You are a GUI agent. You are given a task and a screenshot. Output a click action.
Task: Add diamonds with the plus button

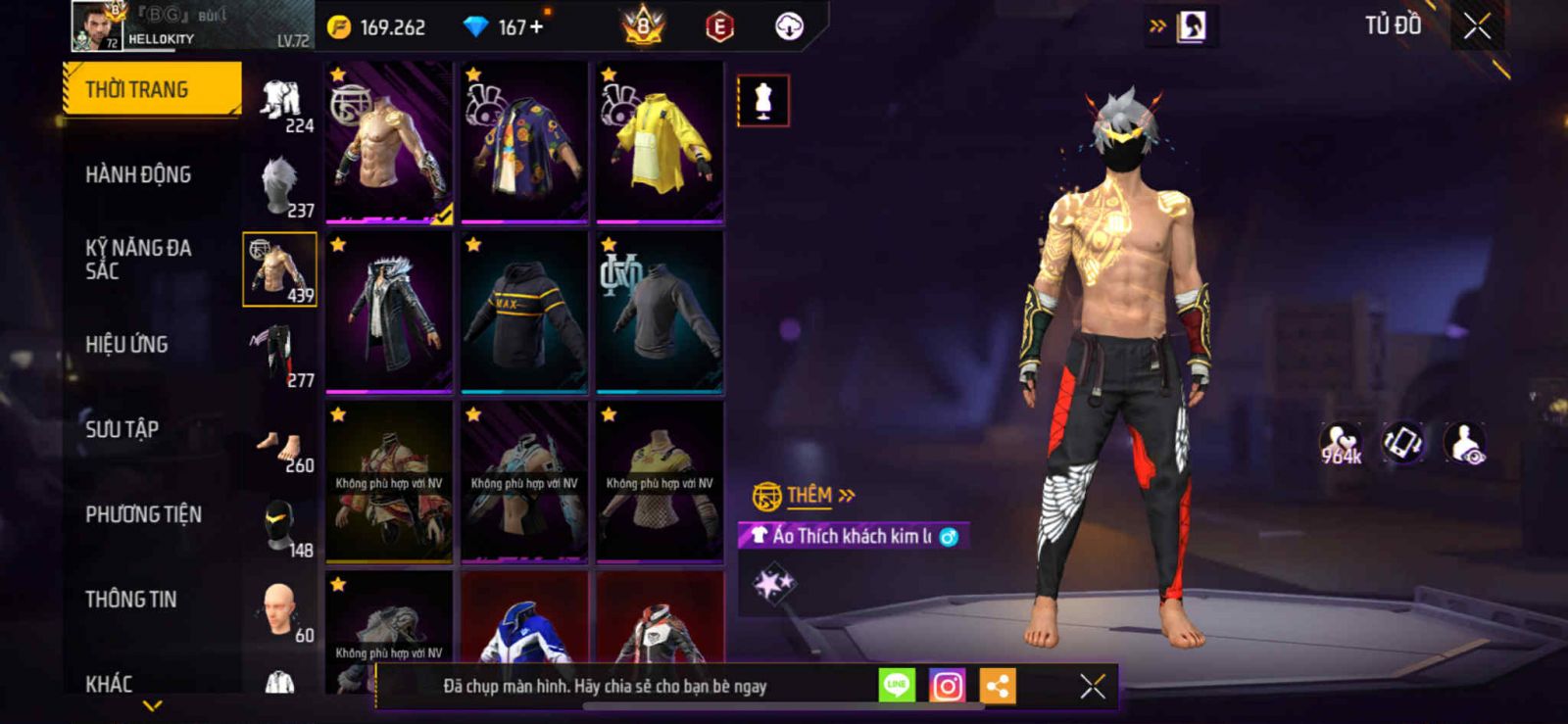[x=536, y=27]
